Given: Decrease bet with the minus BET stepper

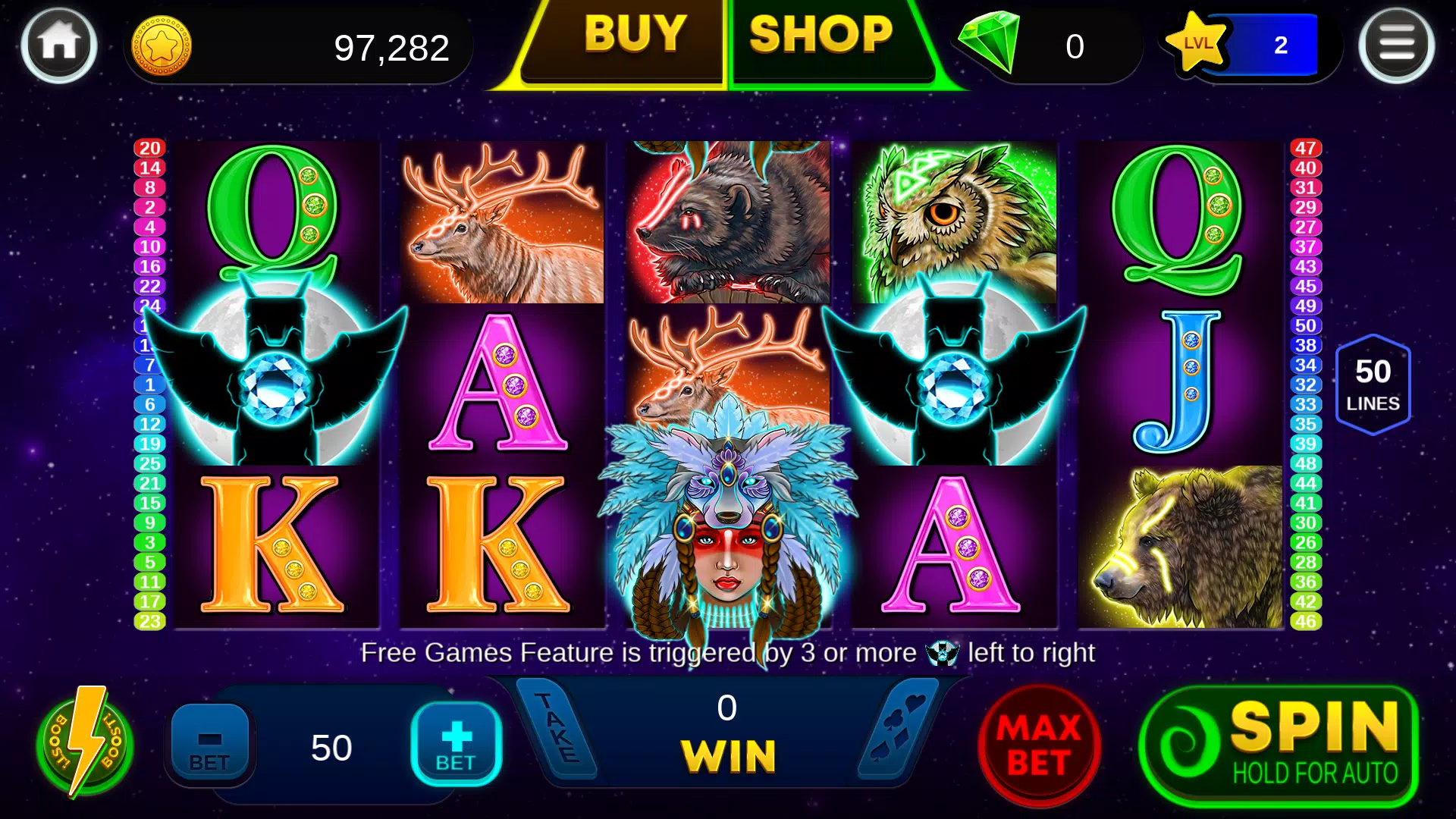Looking at the screenshot, I should pos(210,741).
